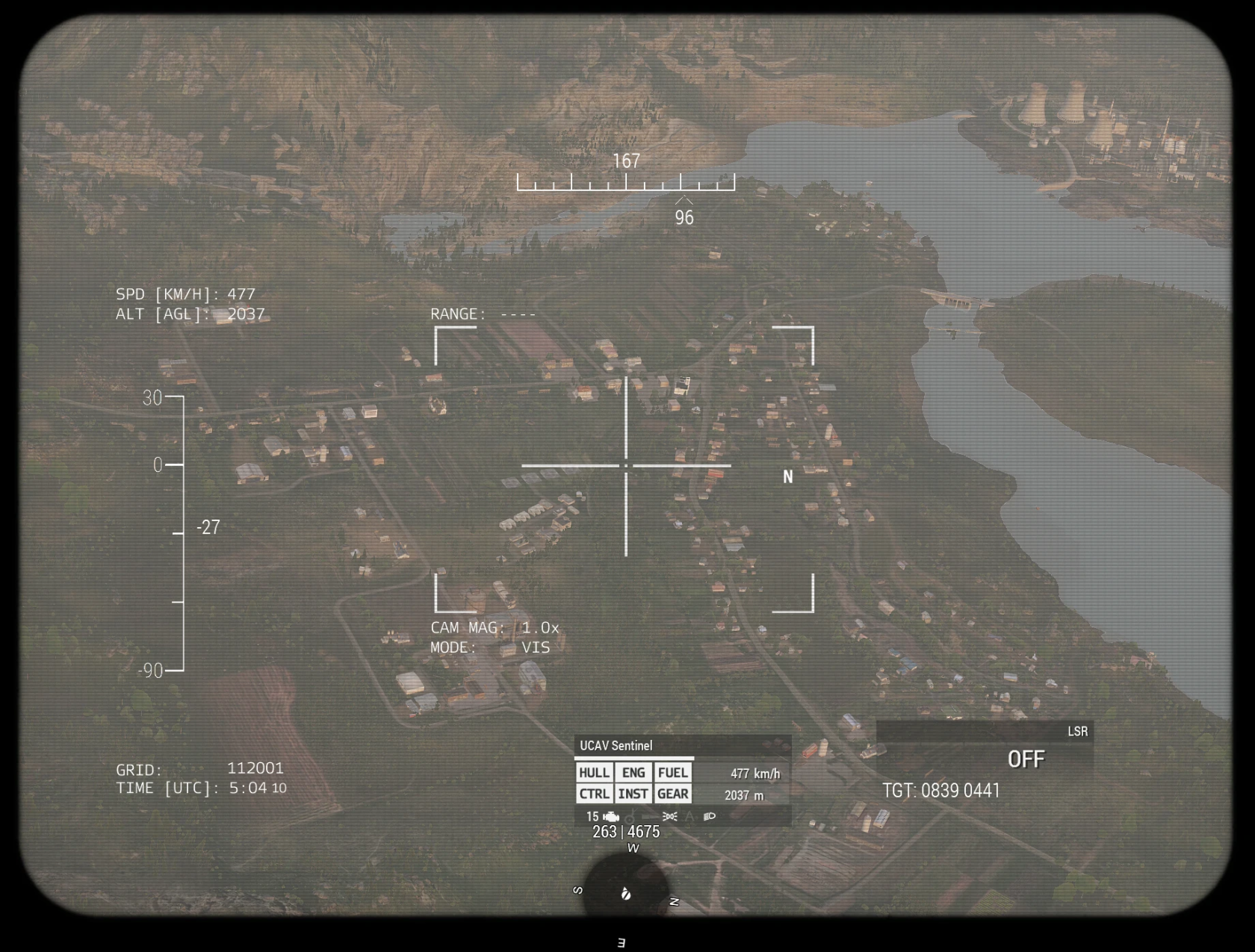Select the handbrake icon near RPM readout
1255x952 pixels.
tap(630, 818)
